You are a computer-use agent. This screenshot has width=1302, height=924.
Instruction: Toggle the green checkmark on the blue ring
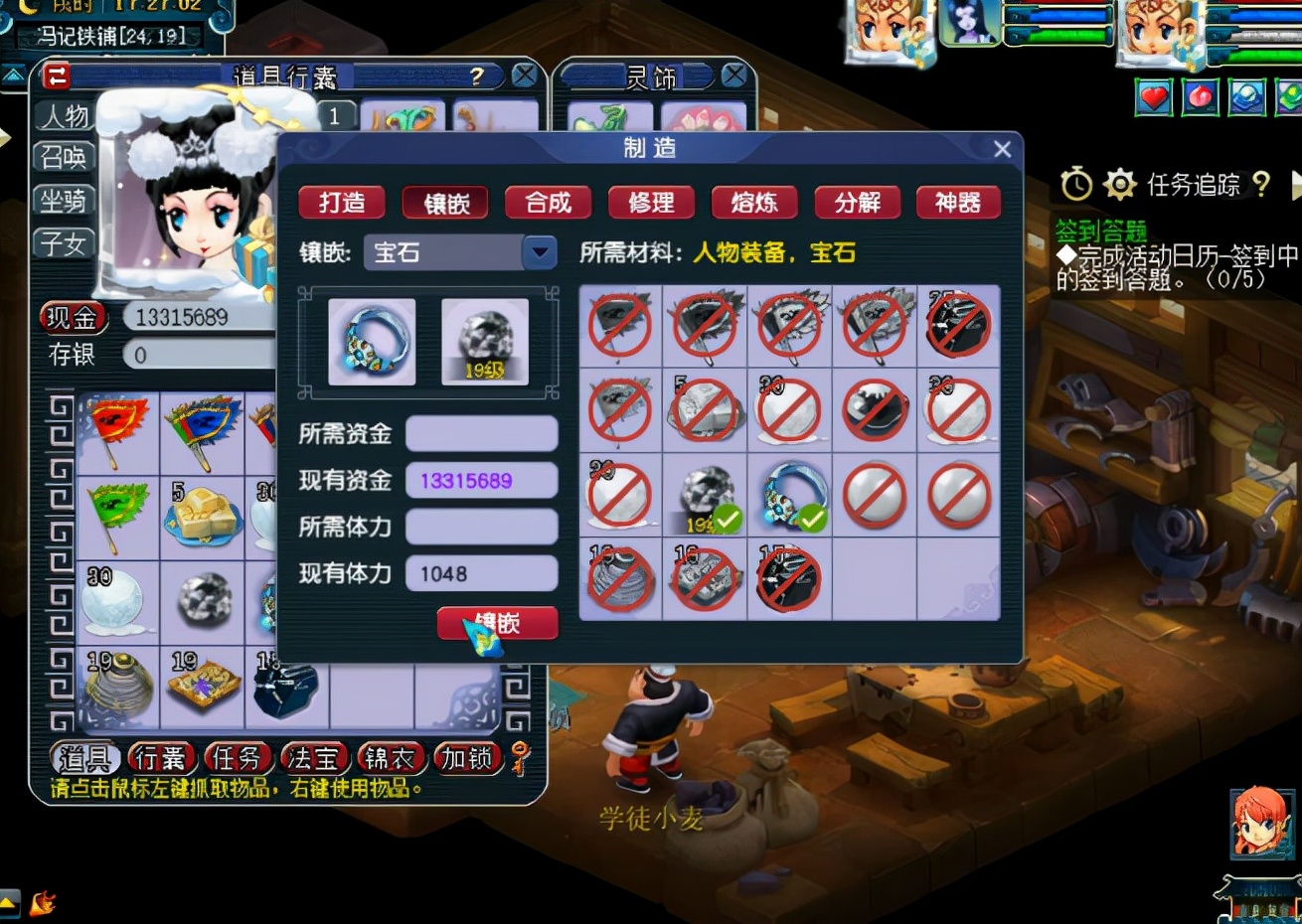(813, 517)
